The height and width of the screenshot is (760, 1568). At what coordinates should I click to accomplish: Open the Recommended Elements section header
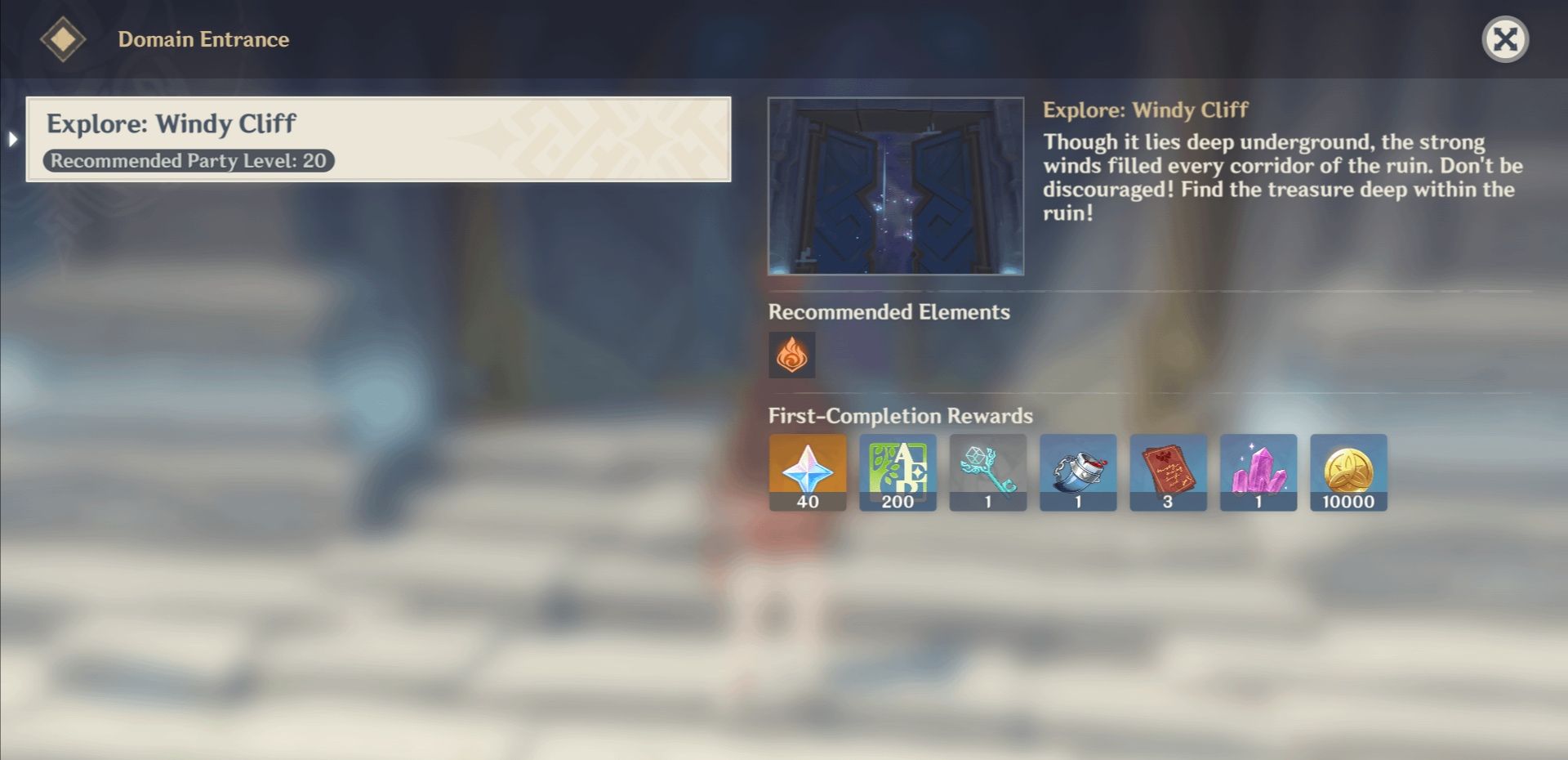pyautogui.click(x=889, y=311)
